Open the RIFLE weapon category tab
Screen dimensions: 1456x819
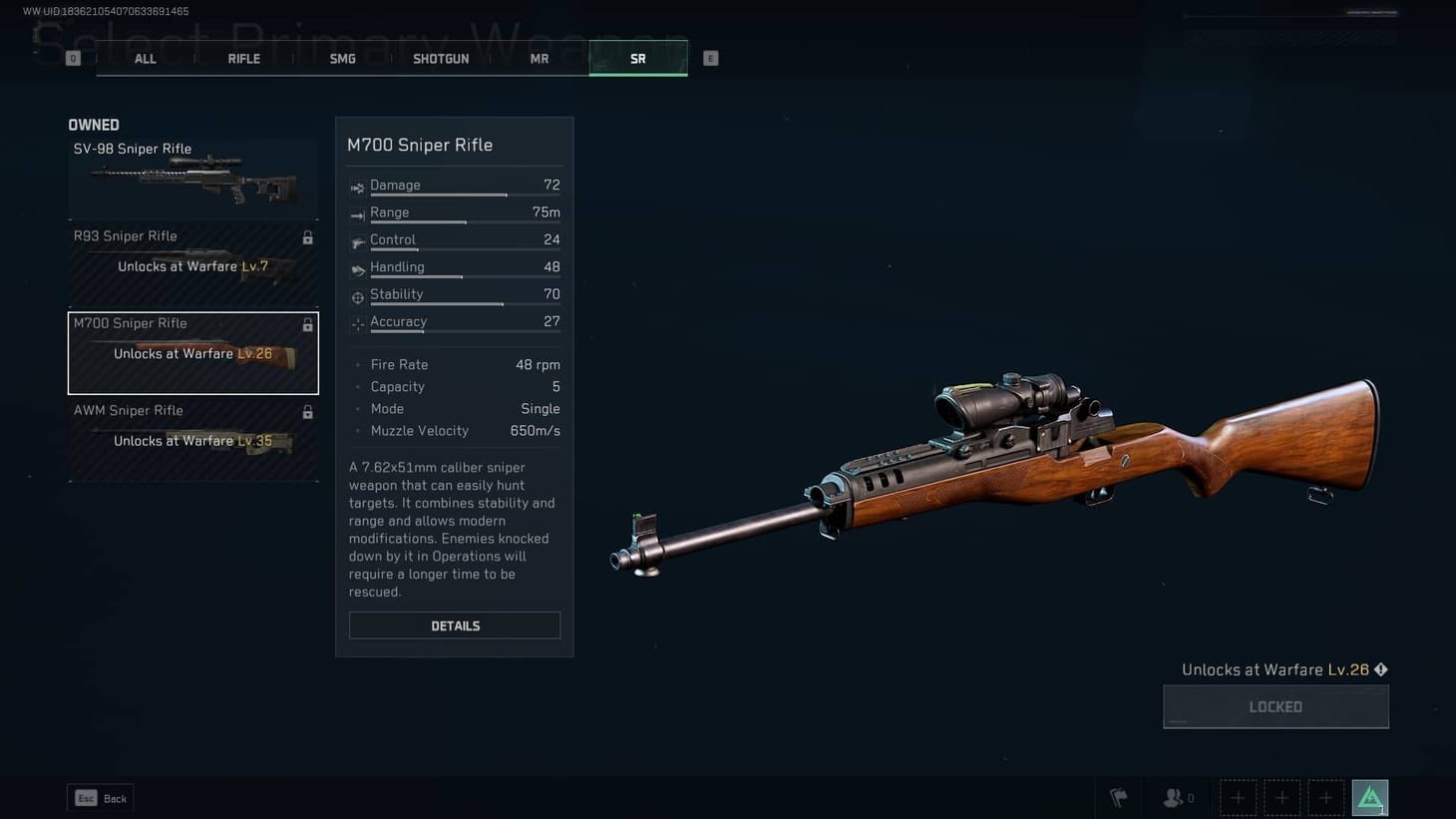[243, 58]
